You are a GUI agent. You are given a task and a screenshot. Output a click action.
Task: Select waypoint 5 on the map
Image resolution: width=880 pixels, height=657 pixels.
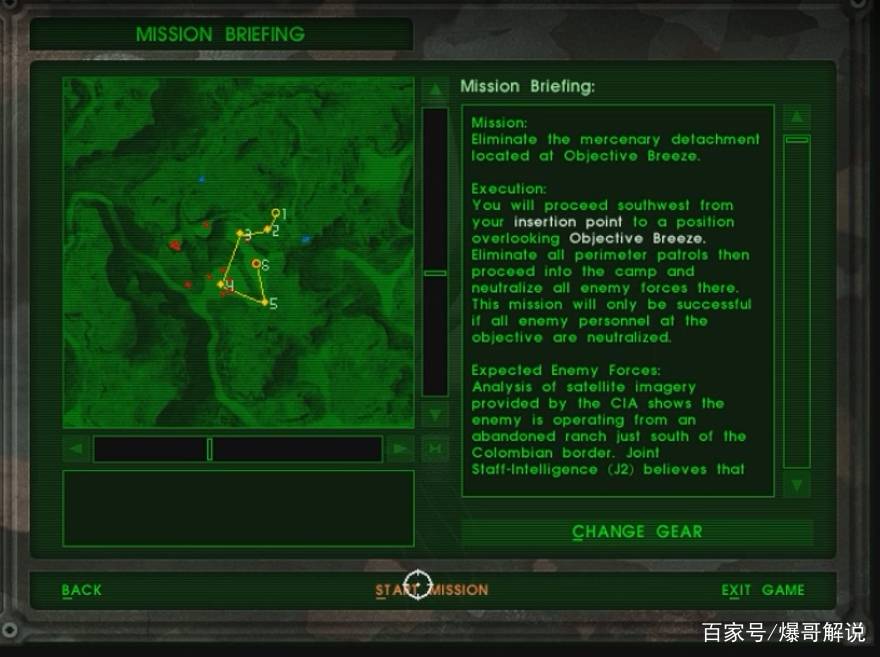pyautogui.click(x=265, y=302)
